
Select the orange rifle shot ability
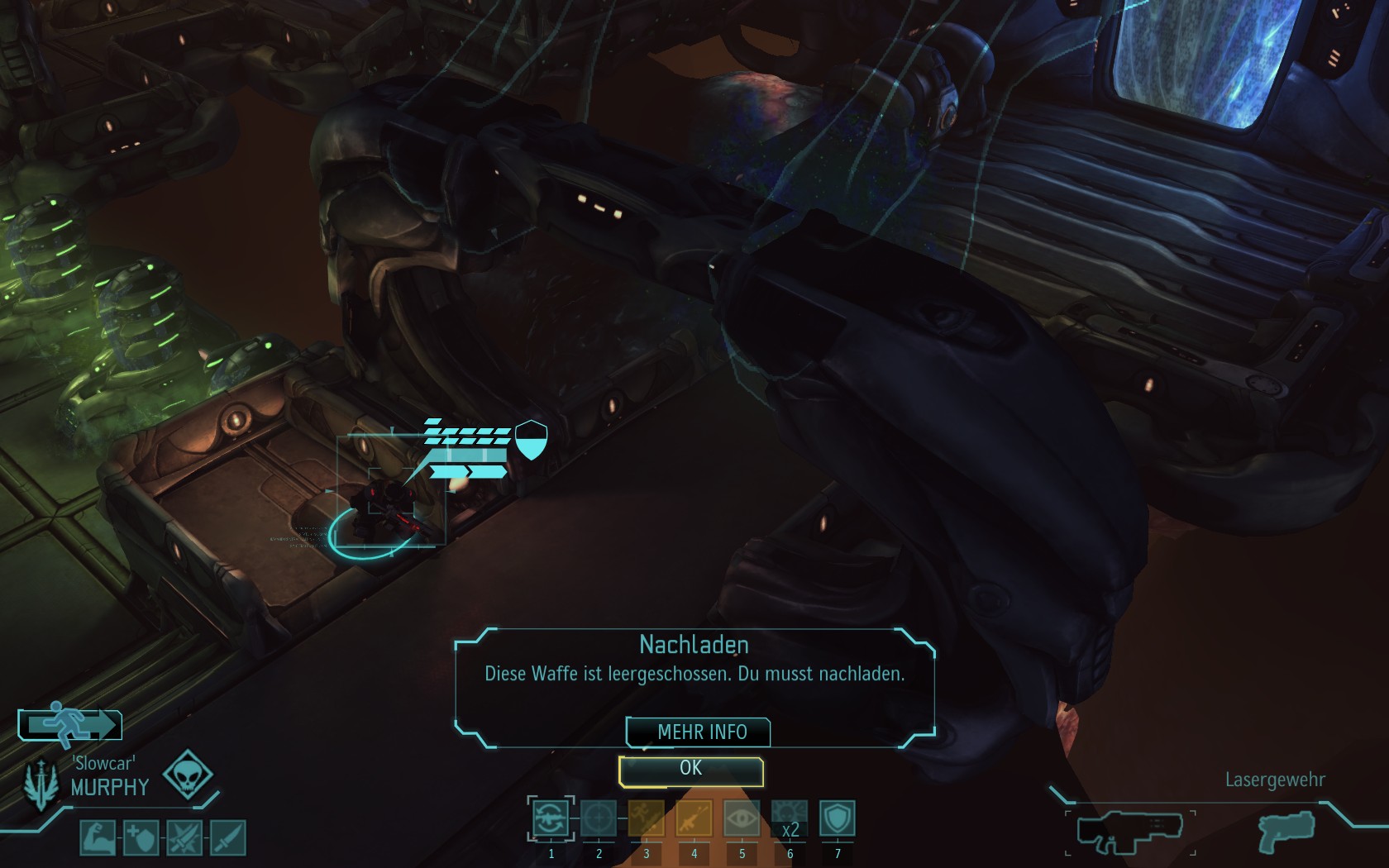coord(694,819)
